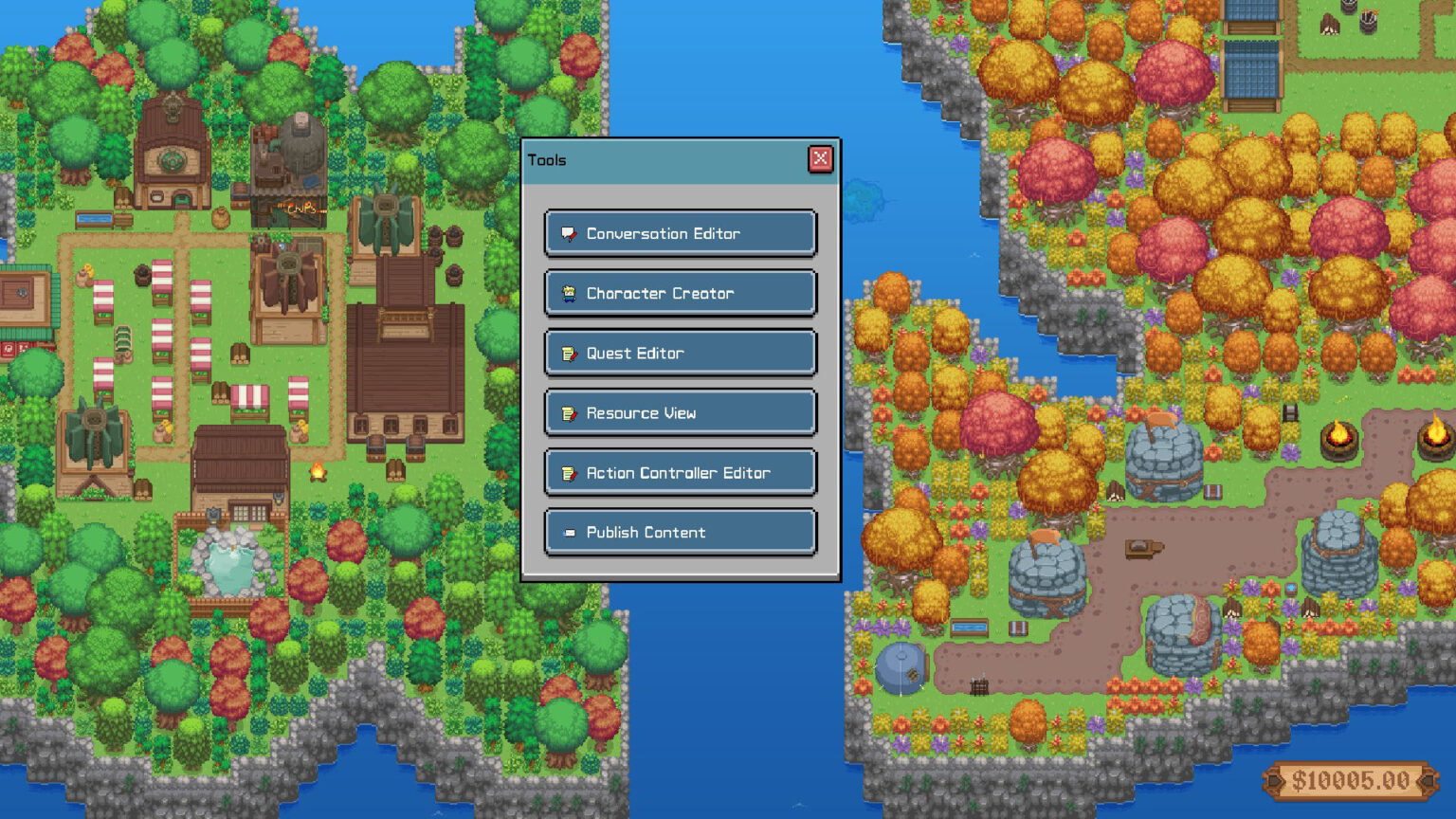Open the Action Controller Editor
The height and width of the screenshot is (819, 1456).
680,472
